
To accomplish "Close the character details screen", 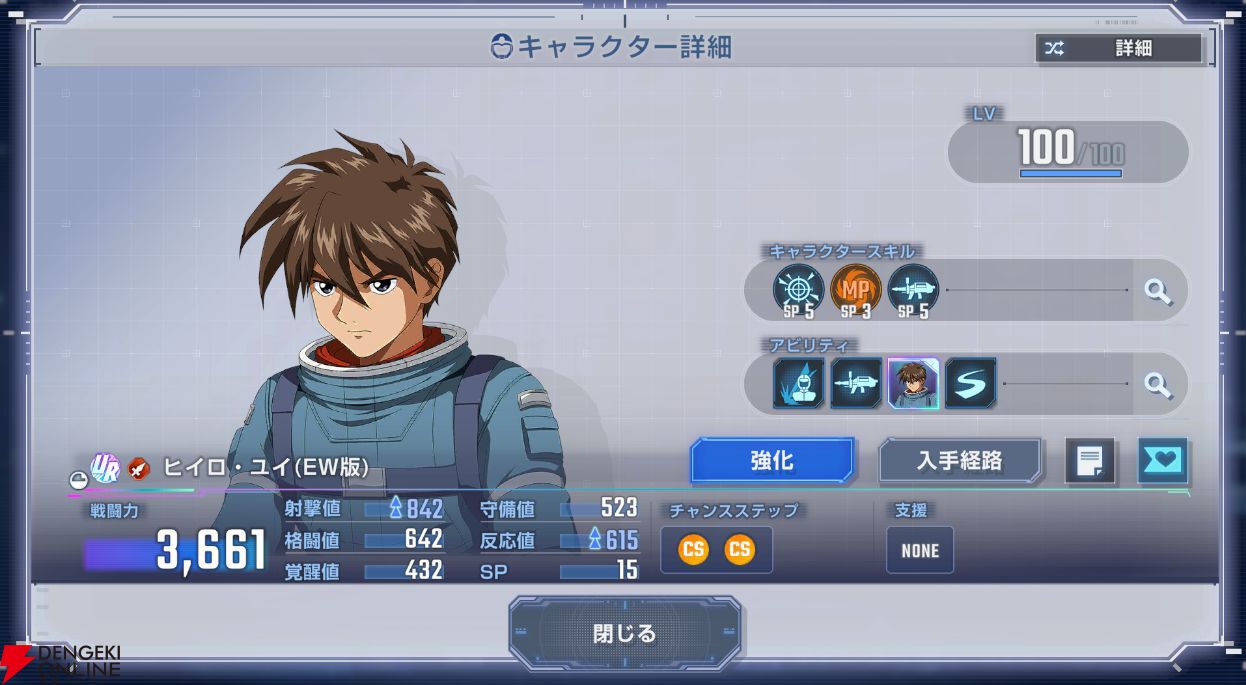I will 624,633.
